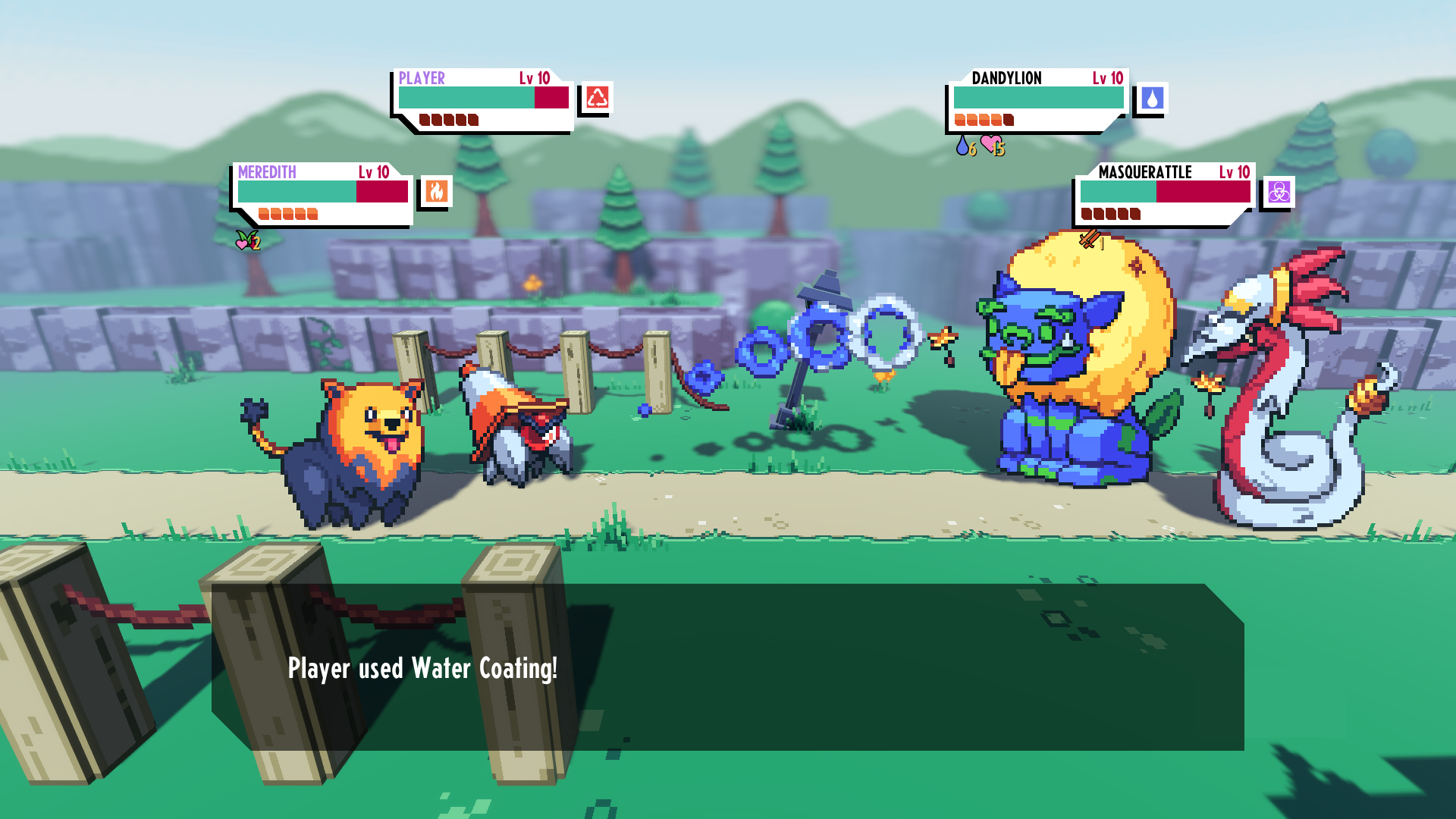Inspect the water droplet status icon under DANDYLION
Image resolution: width=1456 pixels, height=819 pixels.
(x=962, y=147)
